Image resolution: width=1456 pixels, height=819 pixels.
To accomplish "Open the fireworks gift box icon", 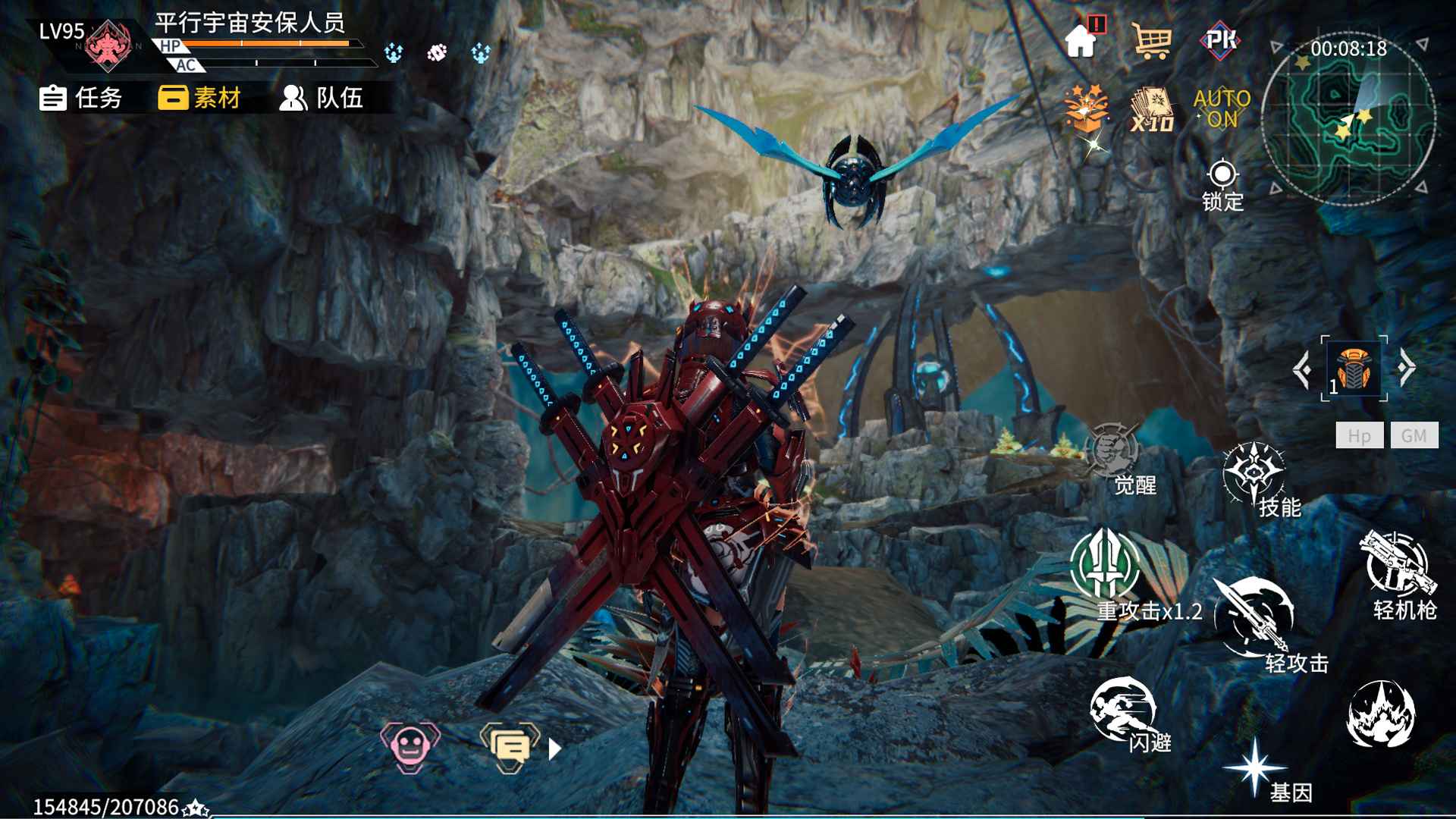I will 1085,108.
